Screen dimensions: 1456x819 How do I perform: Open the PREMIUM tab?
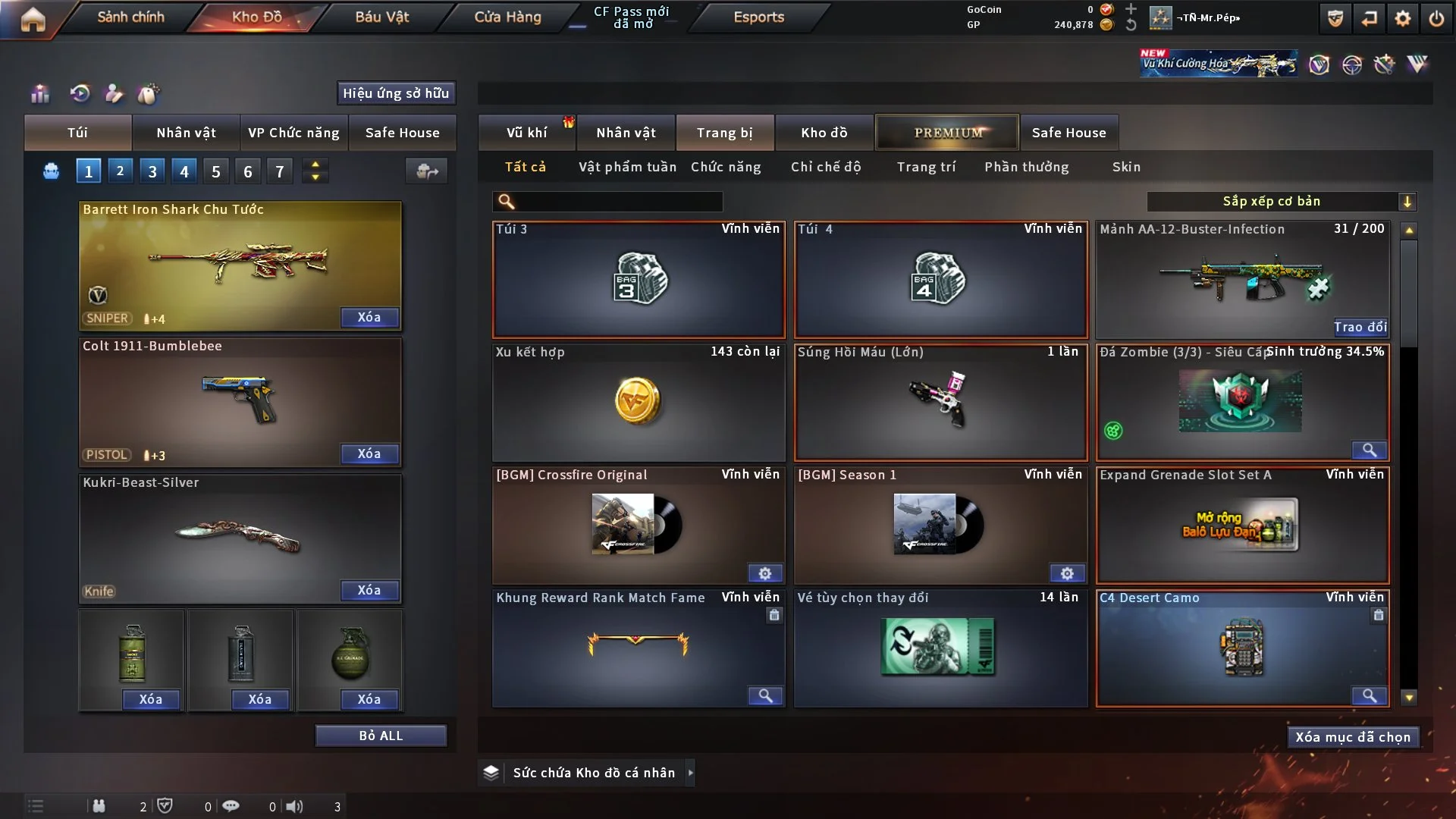(x=947, y=133)
